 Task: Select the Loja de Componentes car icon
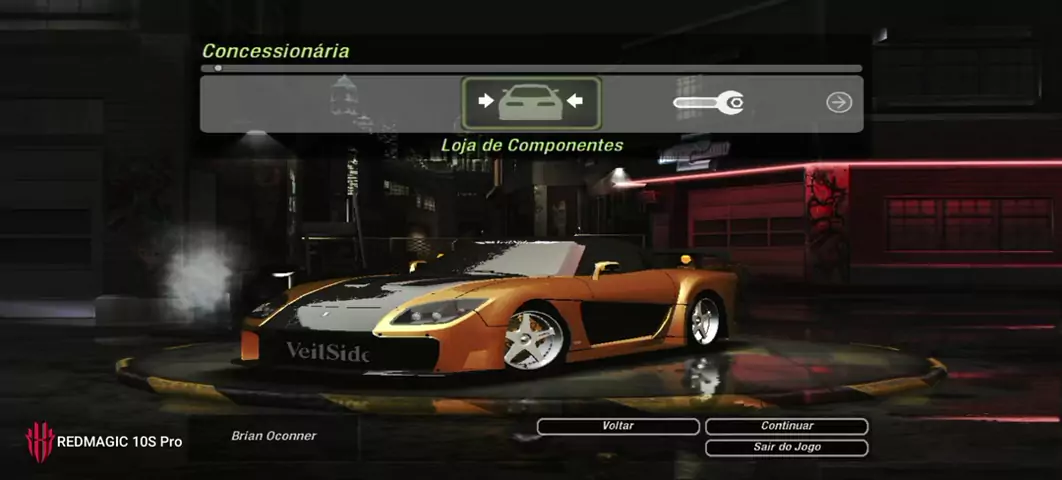531,103
